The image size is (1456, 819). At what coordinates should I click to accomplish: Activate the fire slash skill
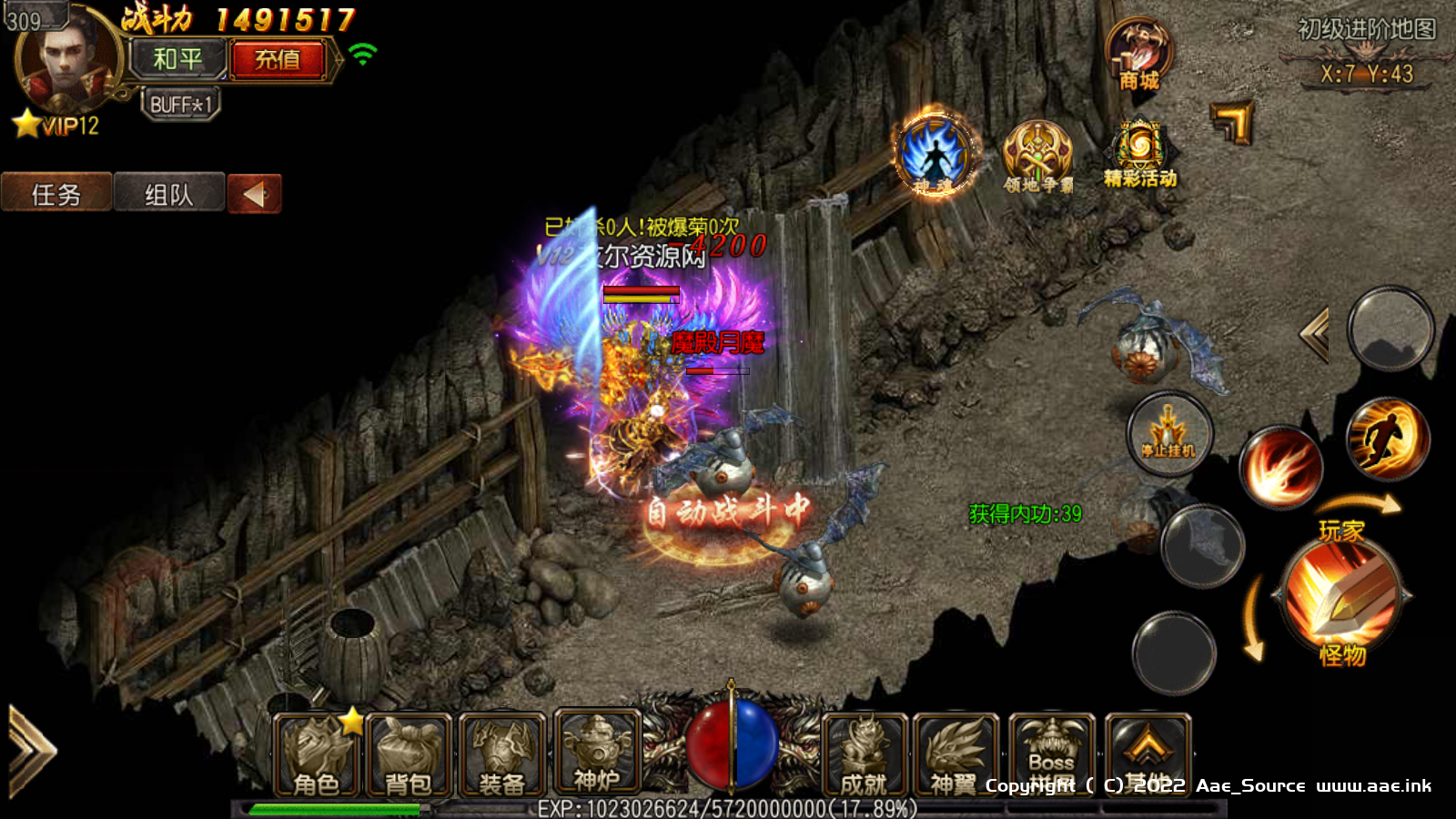click(1281, 468)
